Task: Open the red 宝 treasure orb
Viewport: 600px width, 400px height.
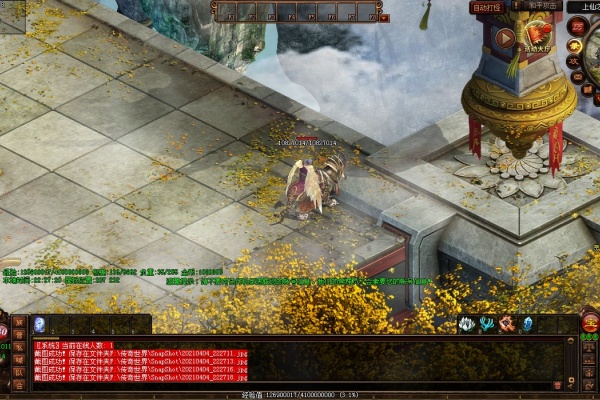Action: pos(590,322)
